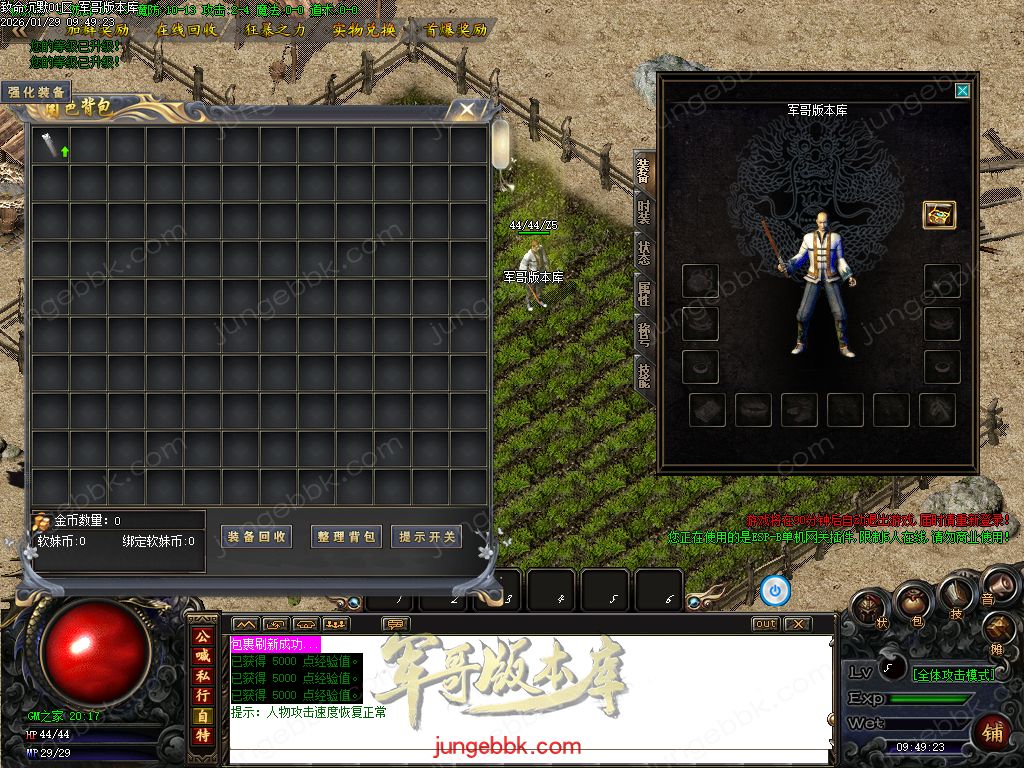Switch to the 时装 costume tab
This screenshot has width=1024, height=768.
point(645,211)
